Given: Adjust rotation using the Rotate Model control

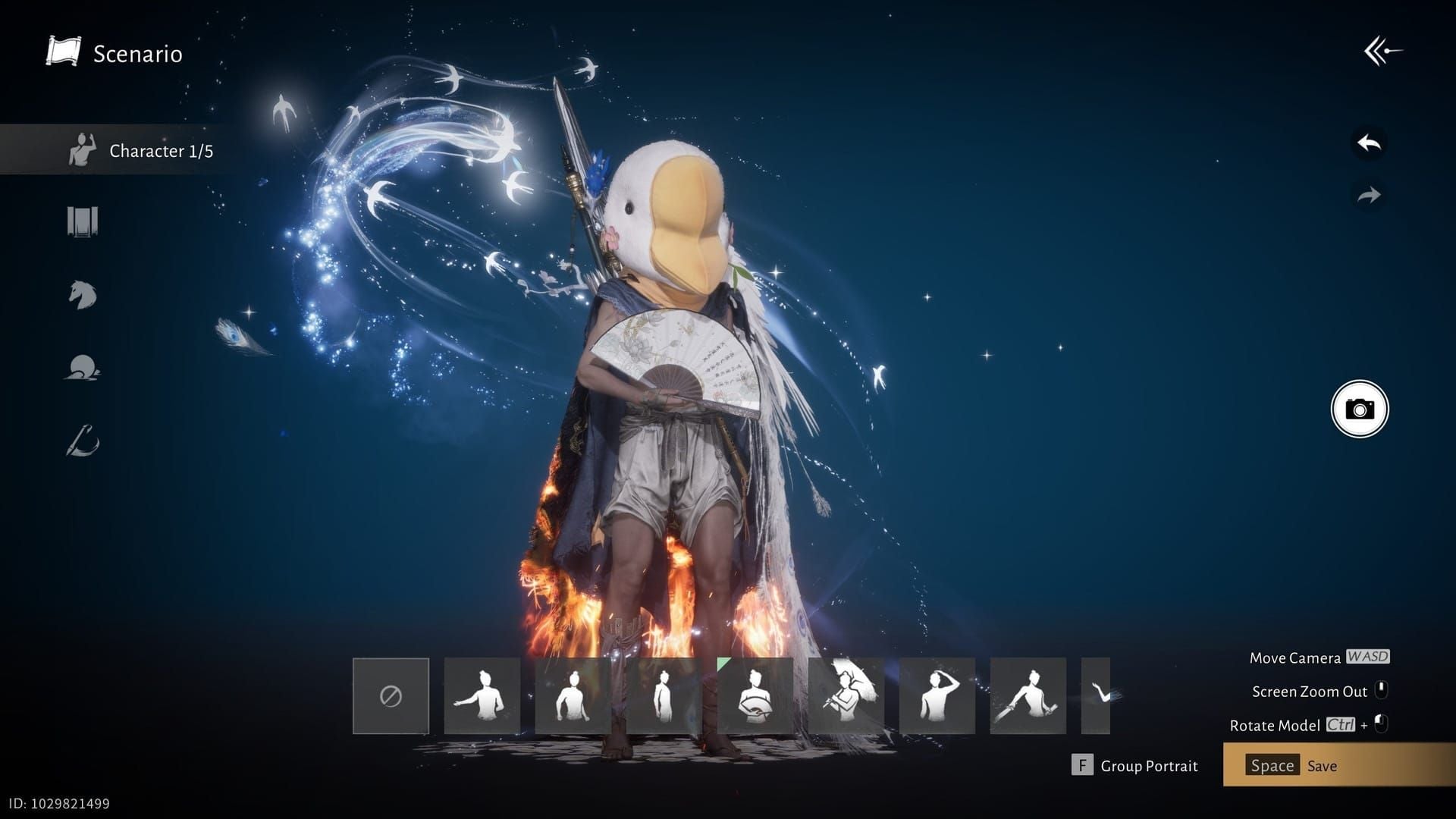Looking at the screenshot, I should (x=1291, y=725).
